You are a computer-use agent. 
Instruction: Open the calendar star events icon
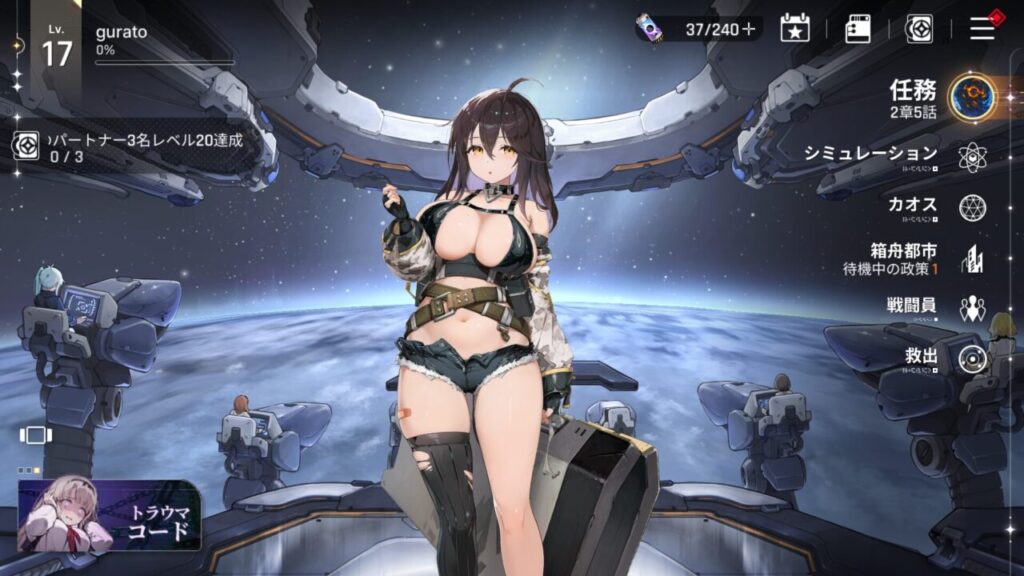click(794, 28)
